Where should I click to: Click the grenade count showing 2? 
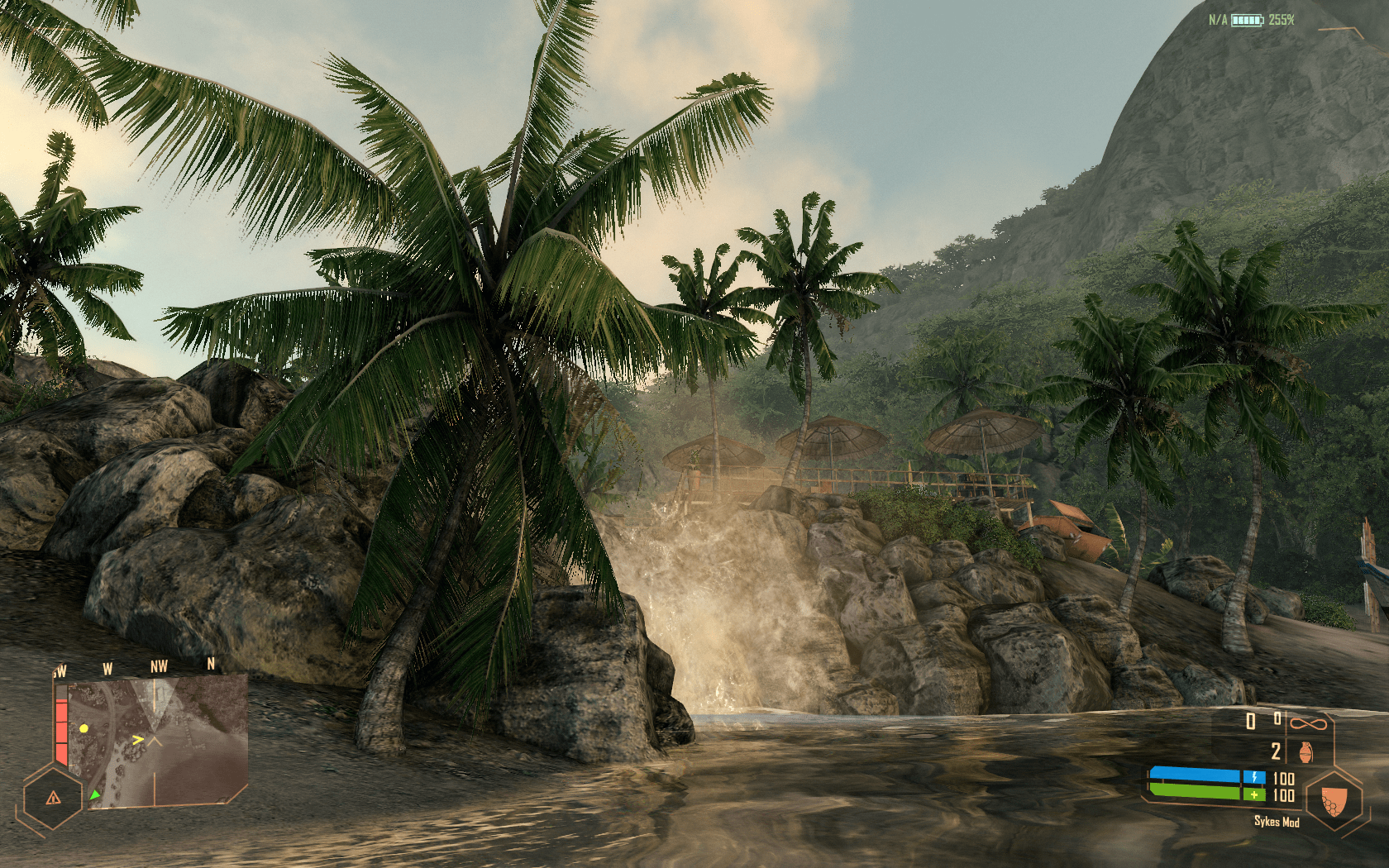(1277, 751)
